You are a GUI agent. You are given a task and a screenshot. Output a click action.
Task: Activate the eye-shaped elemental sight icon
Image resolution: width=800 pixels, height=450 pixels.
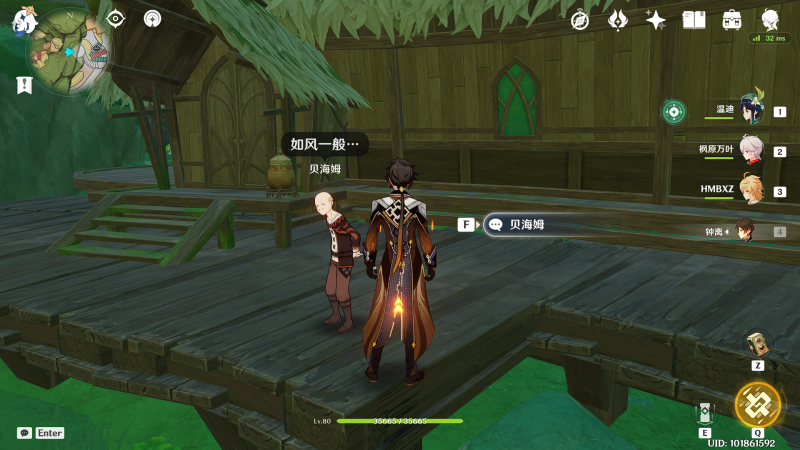coord(116,18)
